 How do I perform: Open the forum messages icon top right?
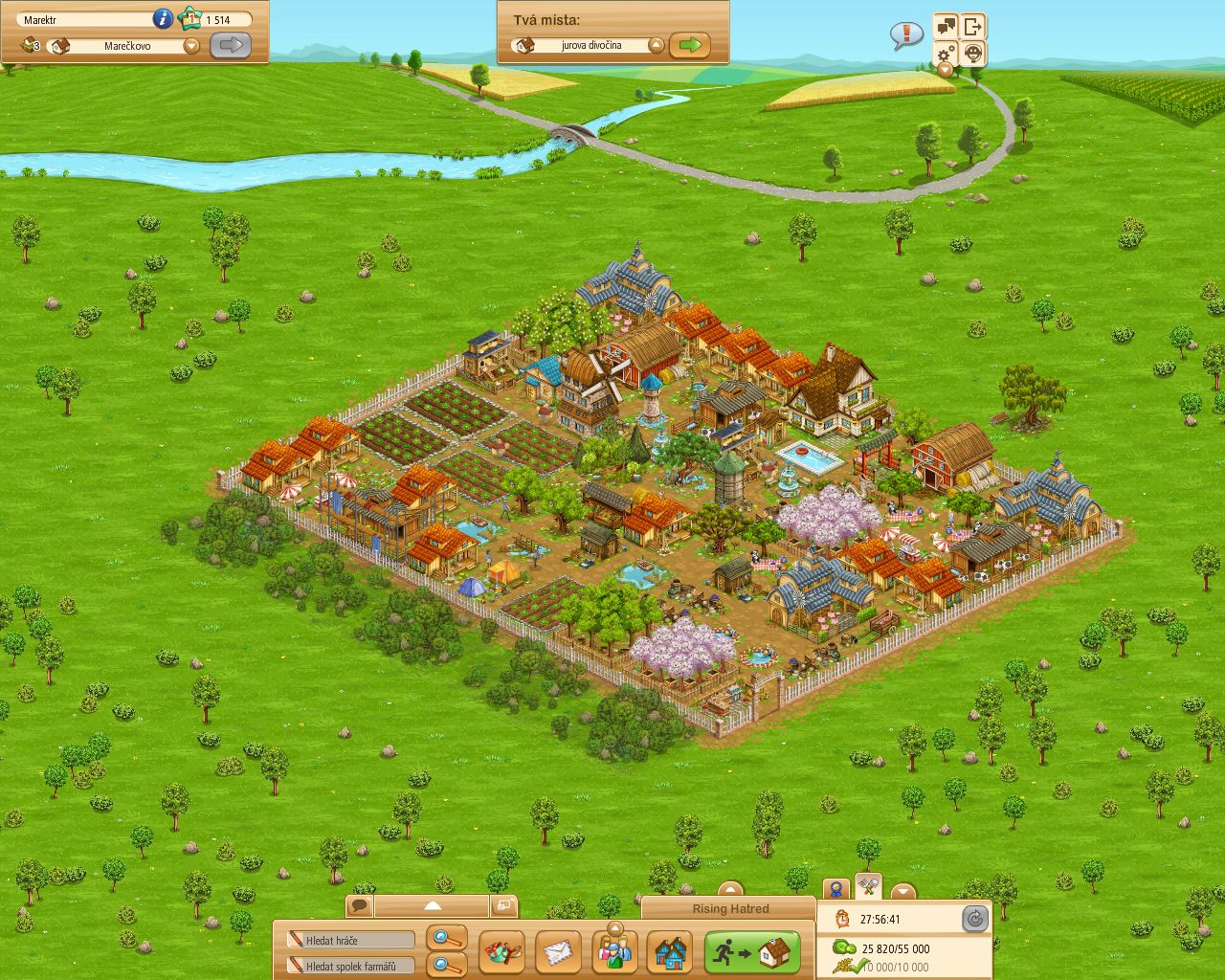(946, 27)
